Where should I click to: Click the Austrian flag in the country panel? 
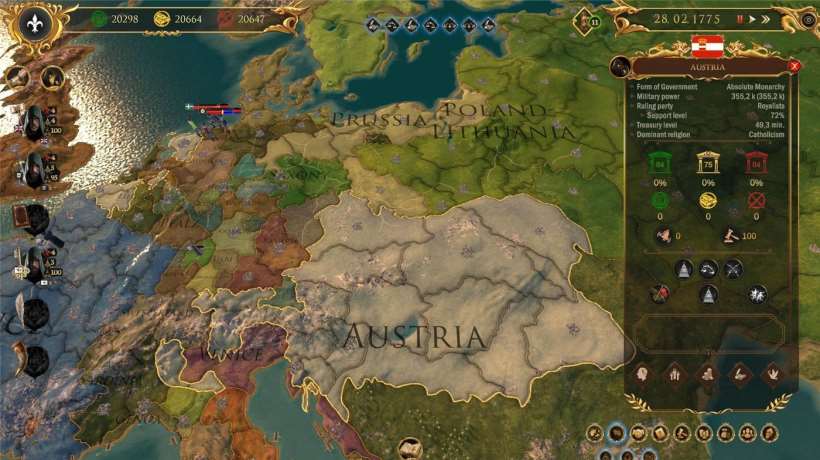[707, 47]
